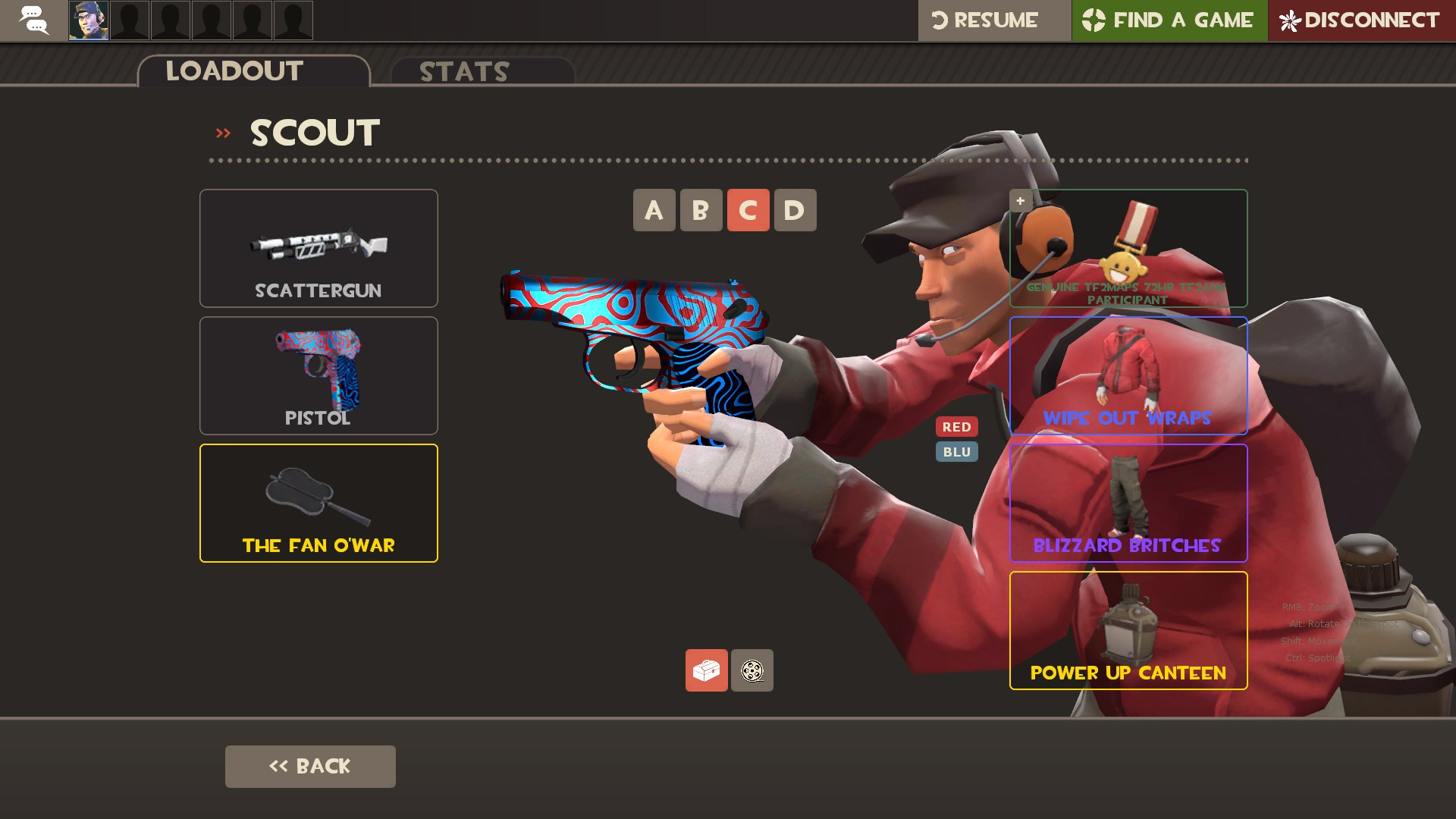Select loadout preset A
Image resolution: width=1456 pixels, height=819 pixels.
(x=653, y=210)
